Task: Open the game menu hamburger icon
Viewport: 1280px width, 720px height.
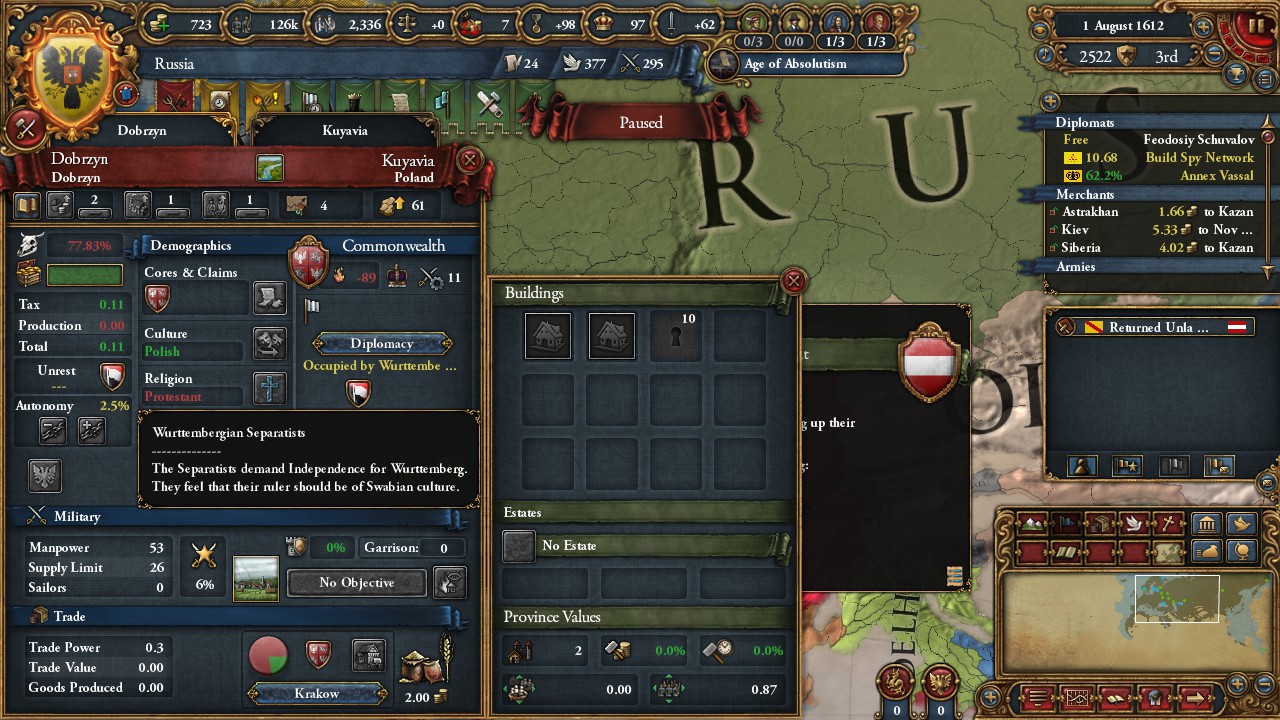Action: point(1037,696)
